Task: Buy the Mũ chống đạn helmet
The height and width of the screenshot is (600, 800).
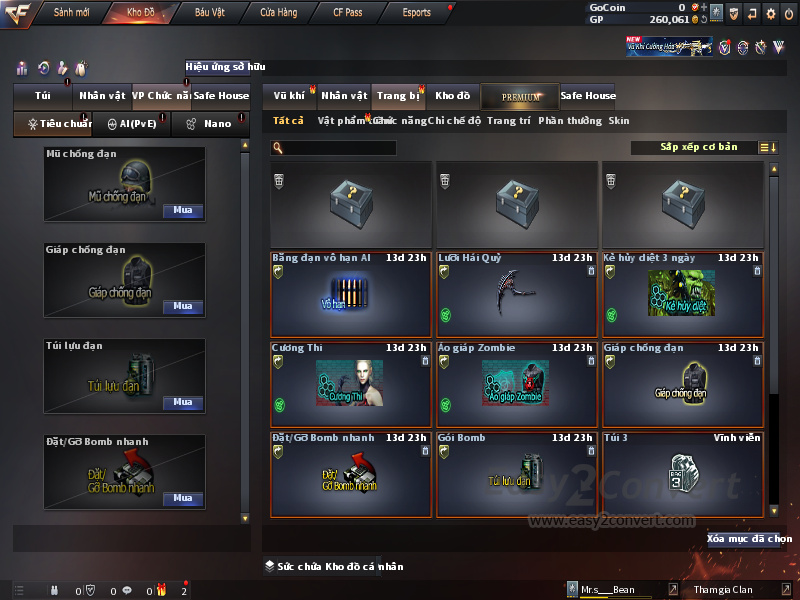Action: [x=182, y=211]
